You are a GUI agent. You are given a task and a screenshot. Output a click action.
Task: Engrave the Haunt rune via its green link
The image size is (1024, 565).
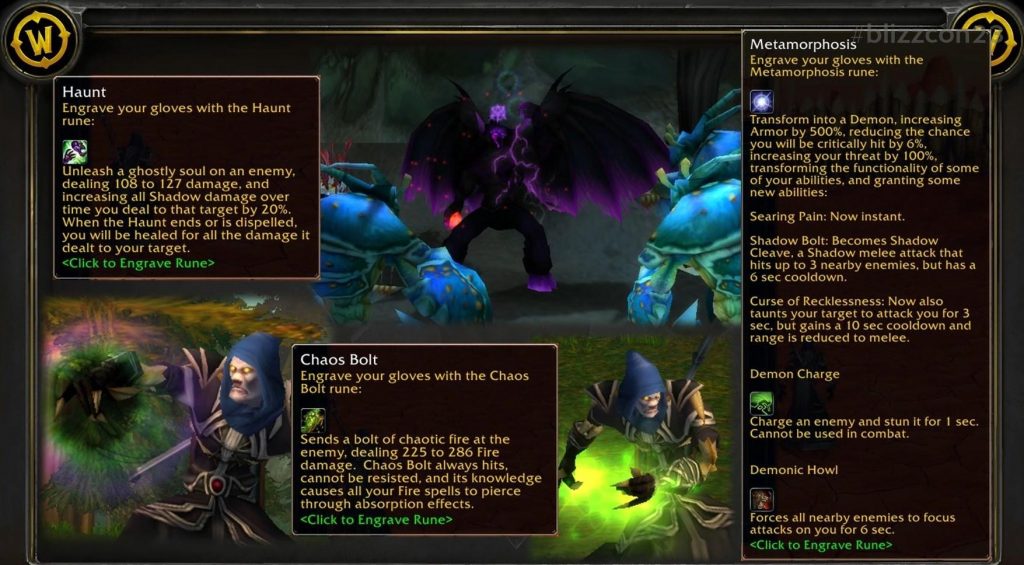(x=138, y=264)
